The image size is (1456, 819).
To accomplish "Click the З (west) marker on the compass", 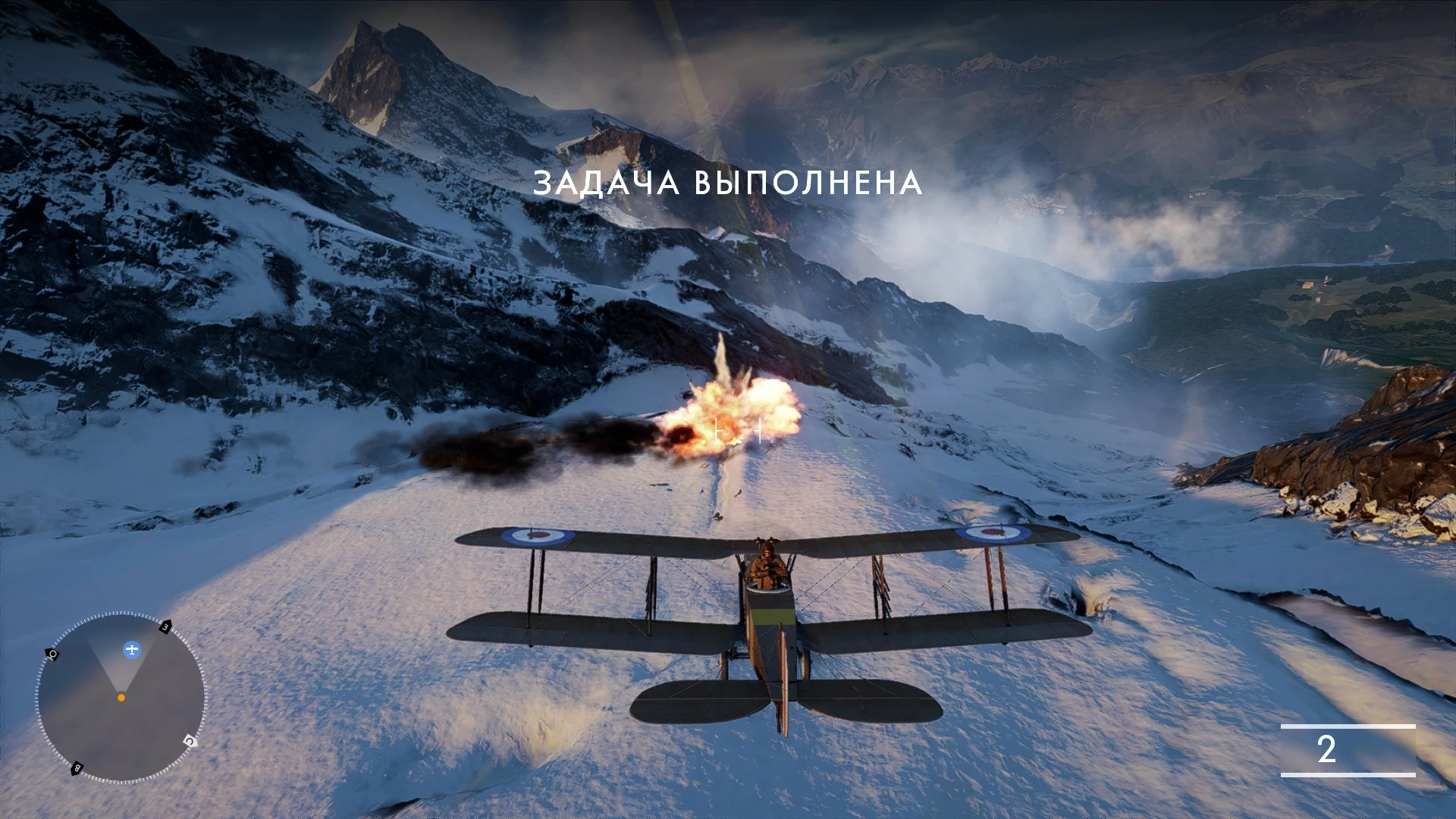I will pos(165,626).
